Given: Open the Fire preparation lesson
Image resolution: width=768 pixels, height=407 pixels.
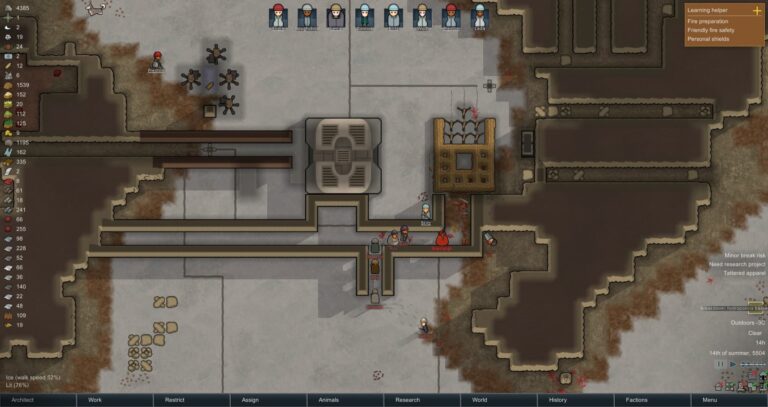Looking at the screenshot, I should click(x=707, y=21).
